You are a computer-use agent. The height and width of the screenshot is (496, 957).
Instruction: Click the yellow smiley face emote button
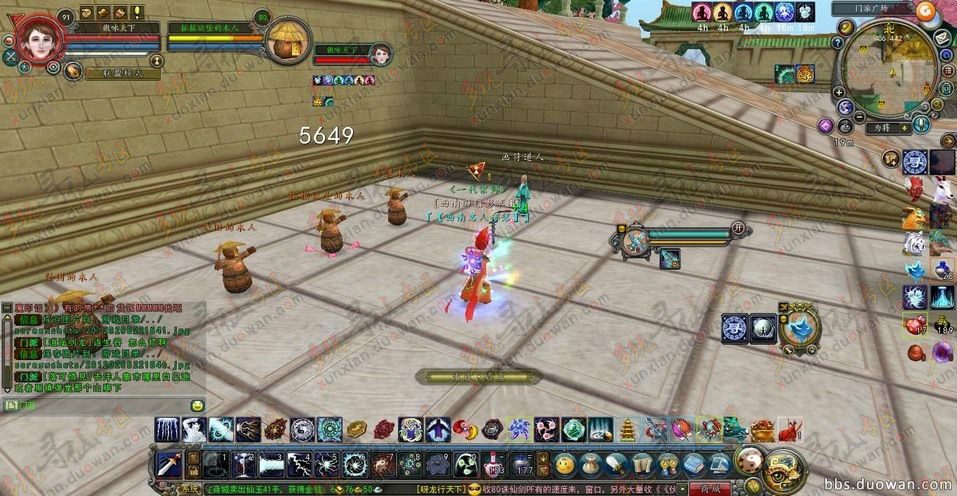tap(566, 465)
